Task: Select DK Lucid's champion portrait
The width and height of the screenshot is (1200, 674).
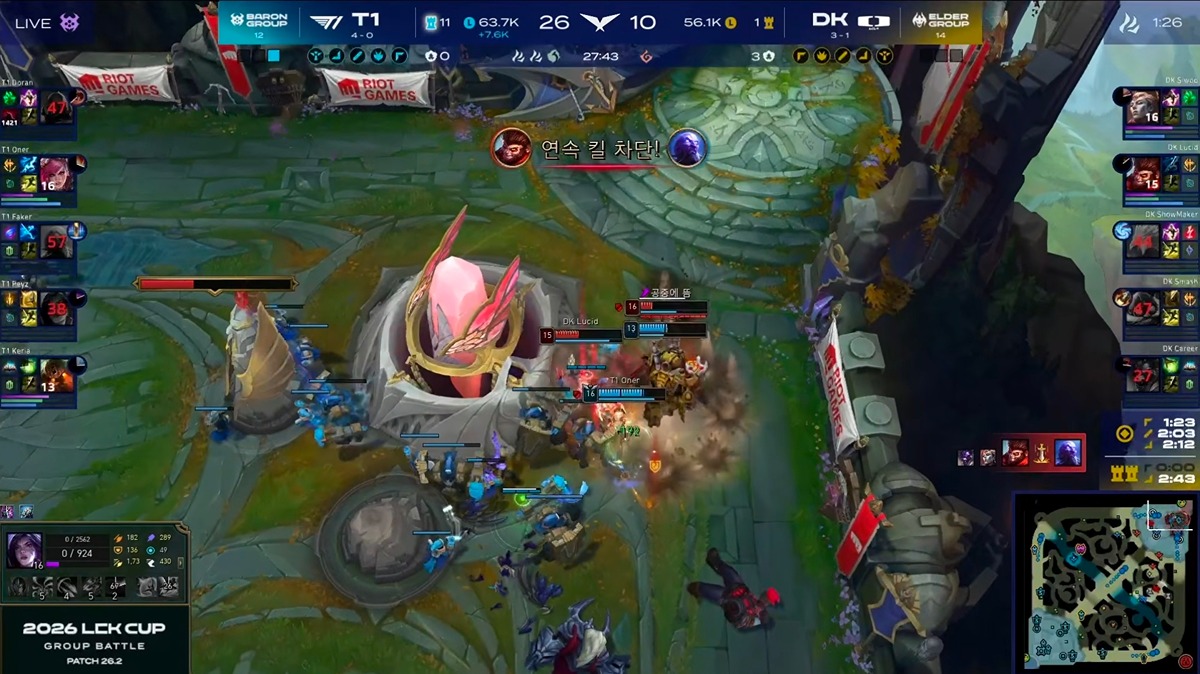Action: click(1143, 173)
